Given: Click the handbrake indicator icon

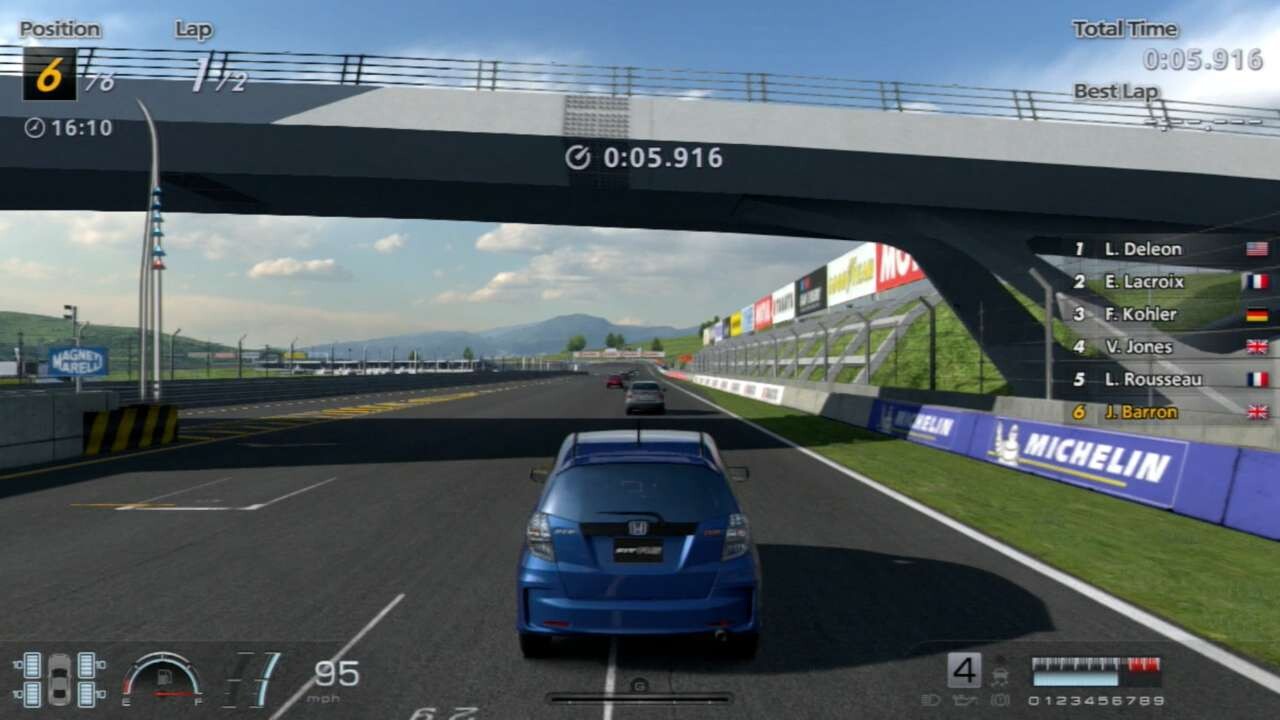Looking at the screenshot, I should tap(1000, 700).
